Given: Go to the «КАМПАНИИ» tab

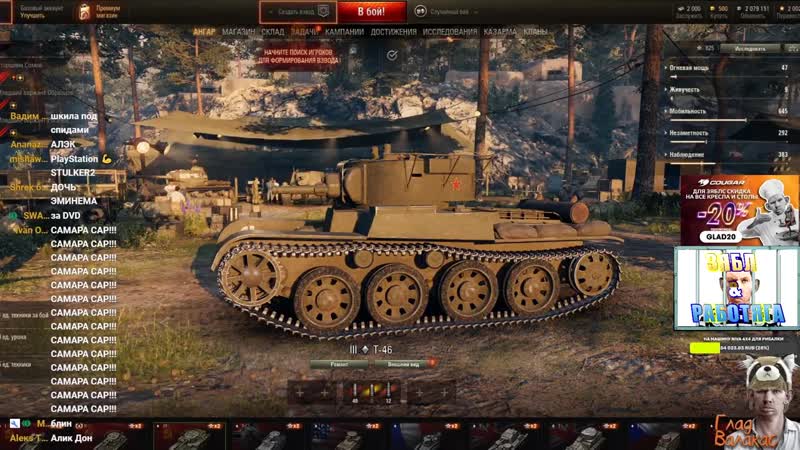Looking at the screenshot, I should coord(344,32).
